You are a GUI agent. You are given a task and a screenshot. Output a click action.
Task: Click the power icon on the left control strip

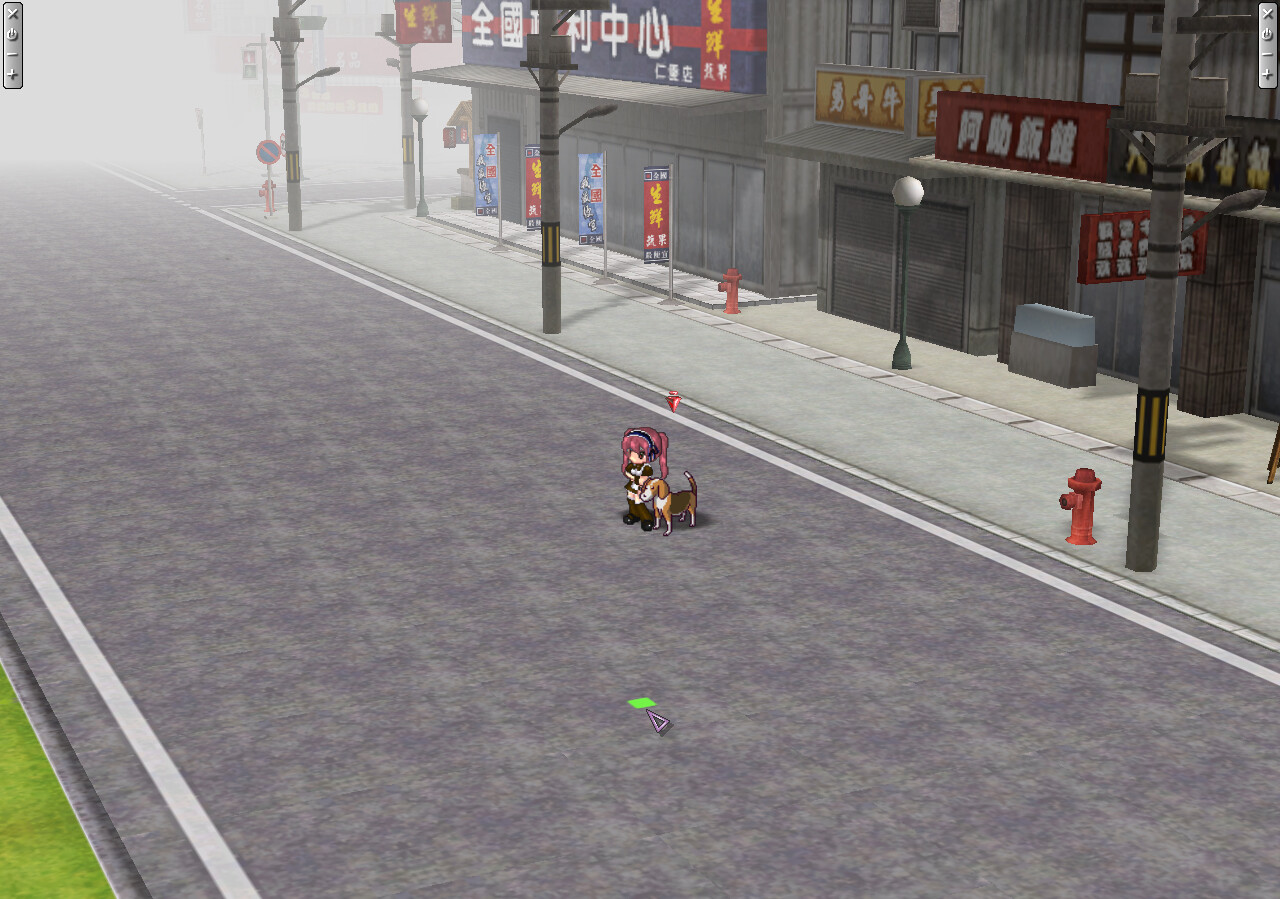point(13,34)
